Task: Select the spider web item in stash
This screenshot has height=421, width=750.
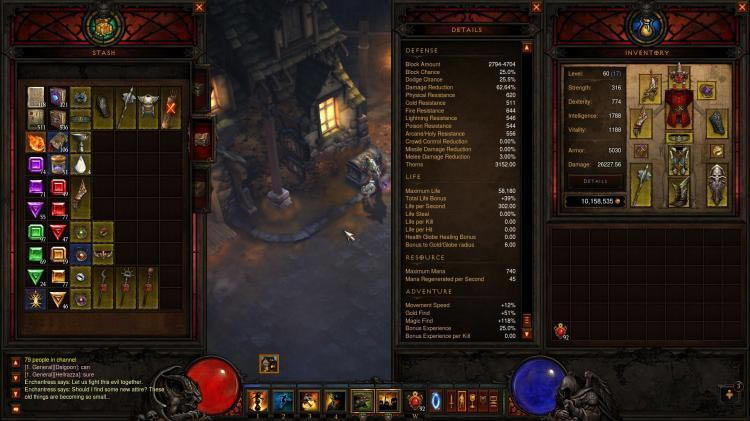Action: click(35, 298)
